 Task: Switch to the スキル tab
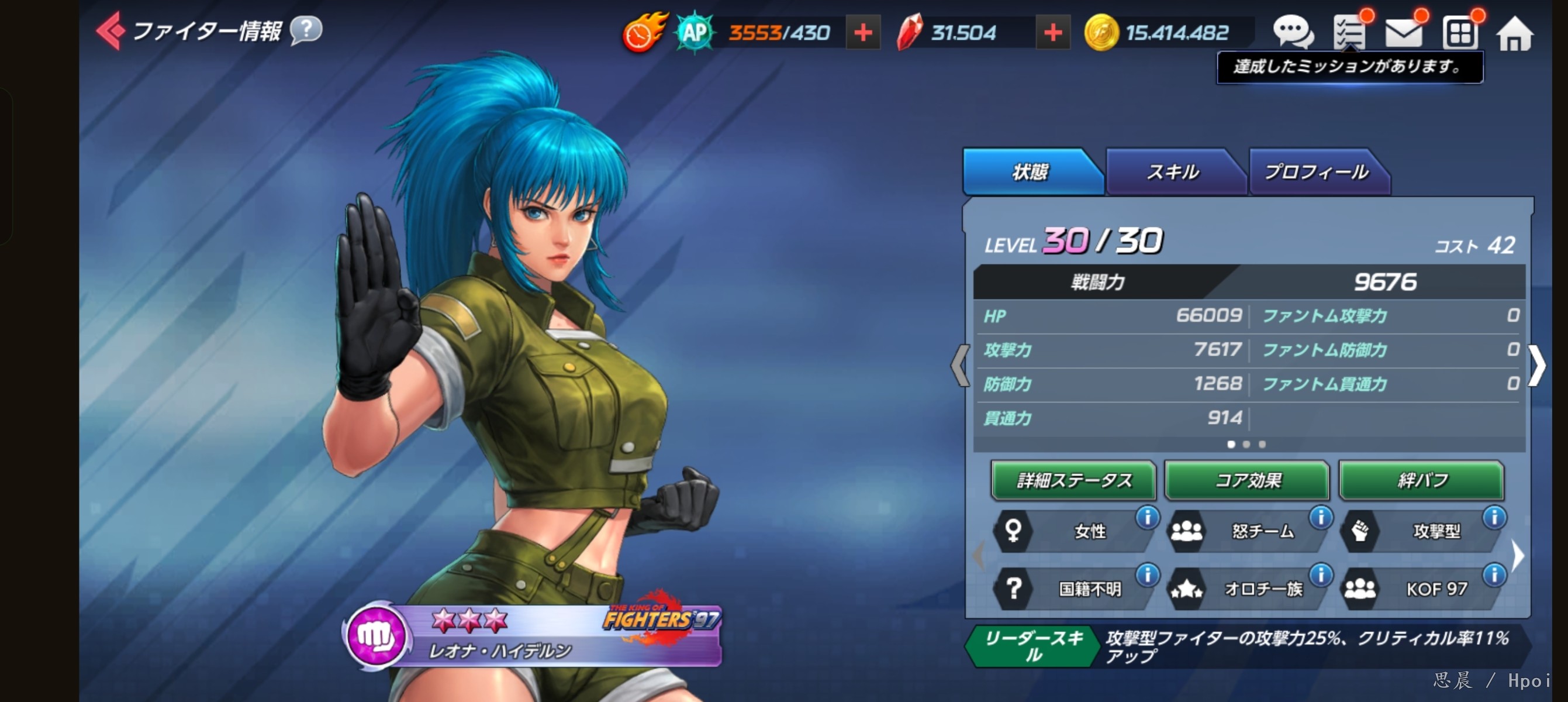point(1172,173)
